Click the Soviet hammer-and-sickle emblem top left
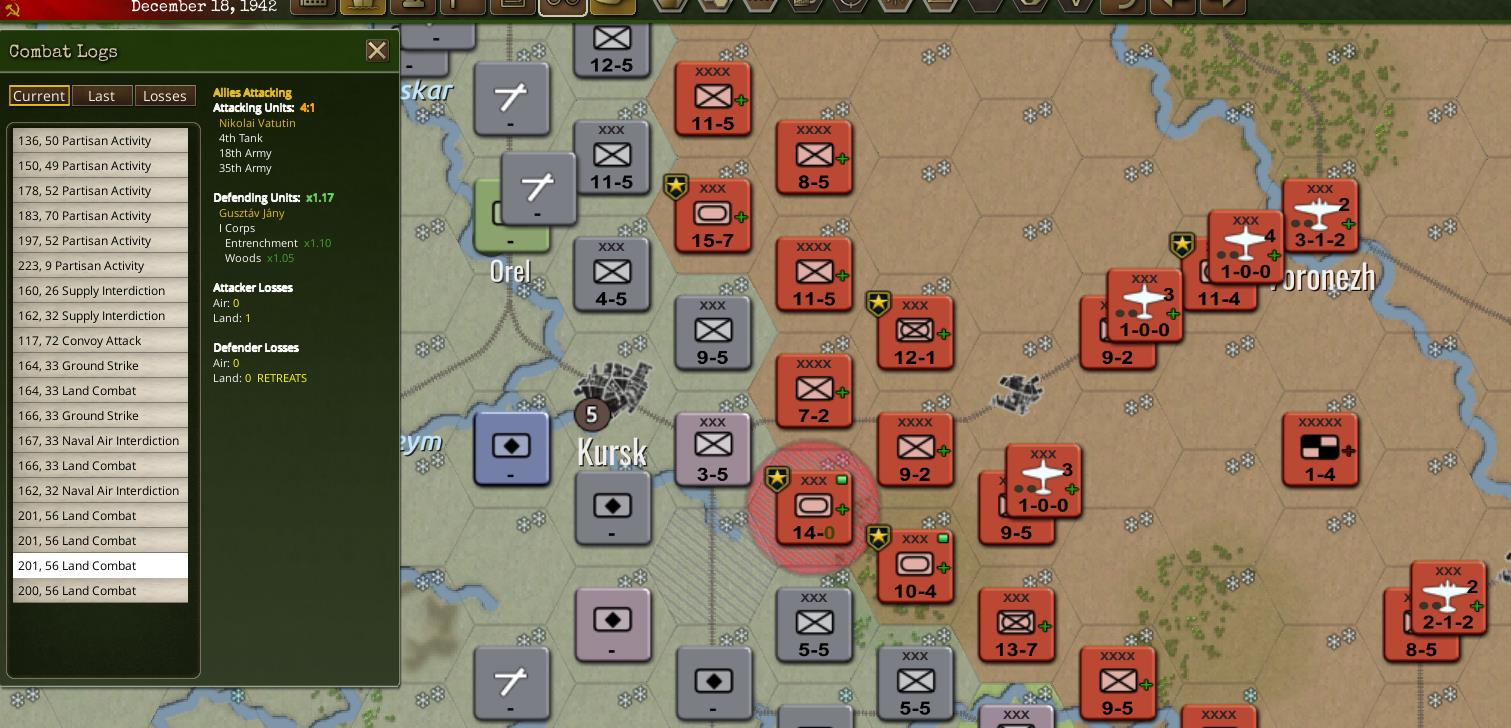This screenshot has width=1511, height=728. tap(14, 8)
